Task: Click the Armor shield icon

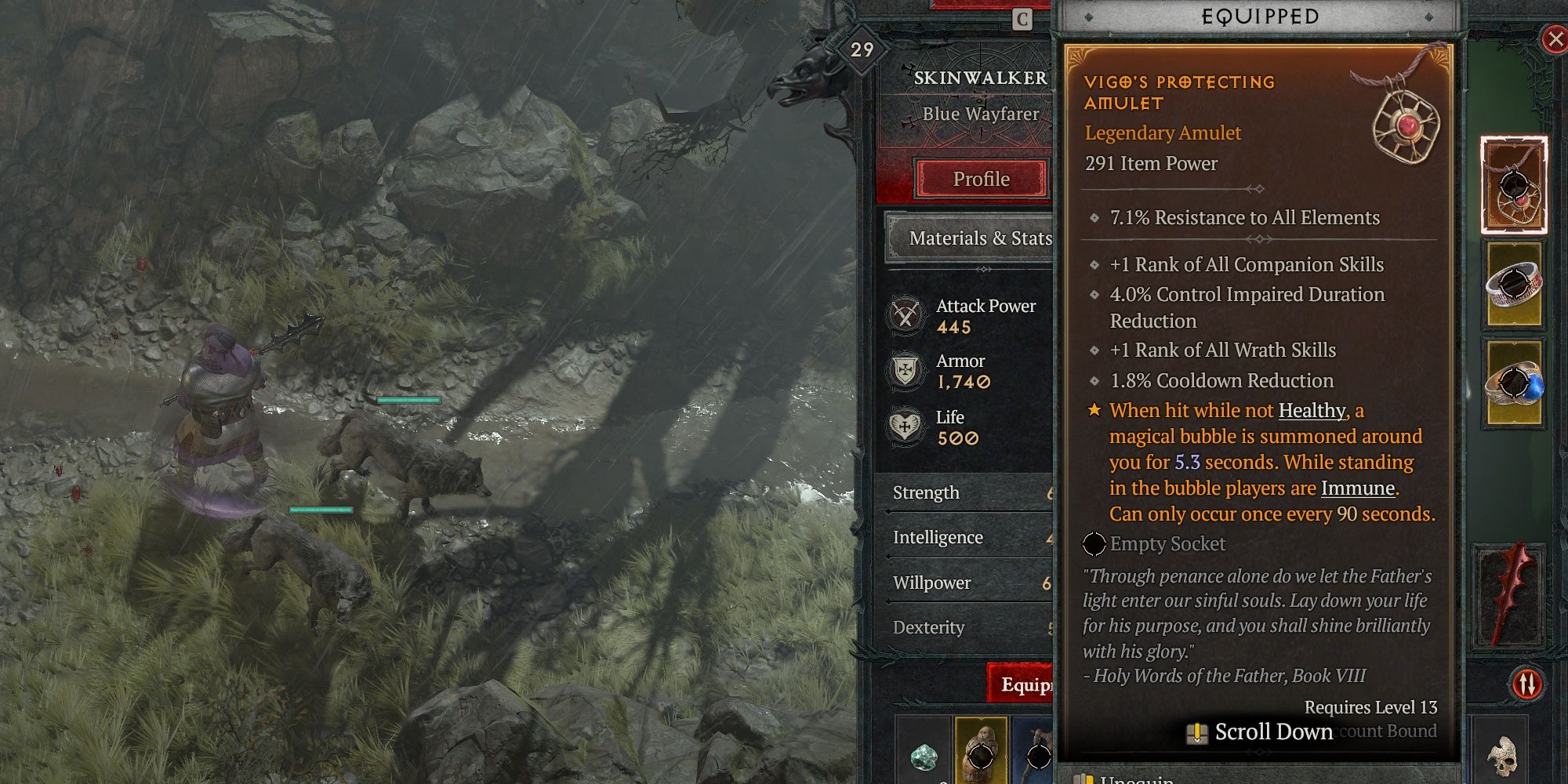Action: click(x=906, y=372)
